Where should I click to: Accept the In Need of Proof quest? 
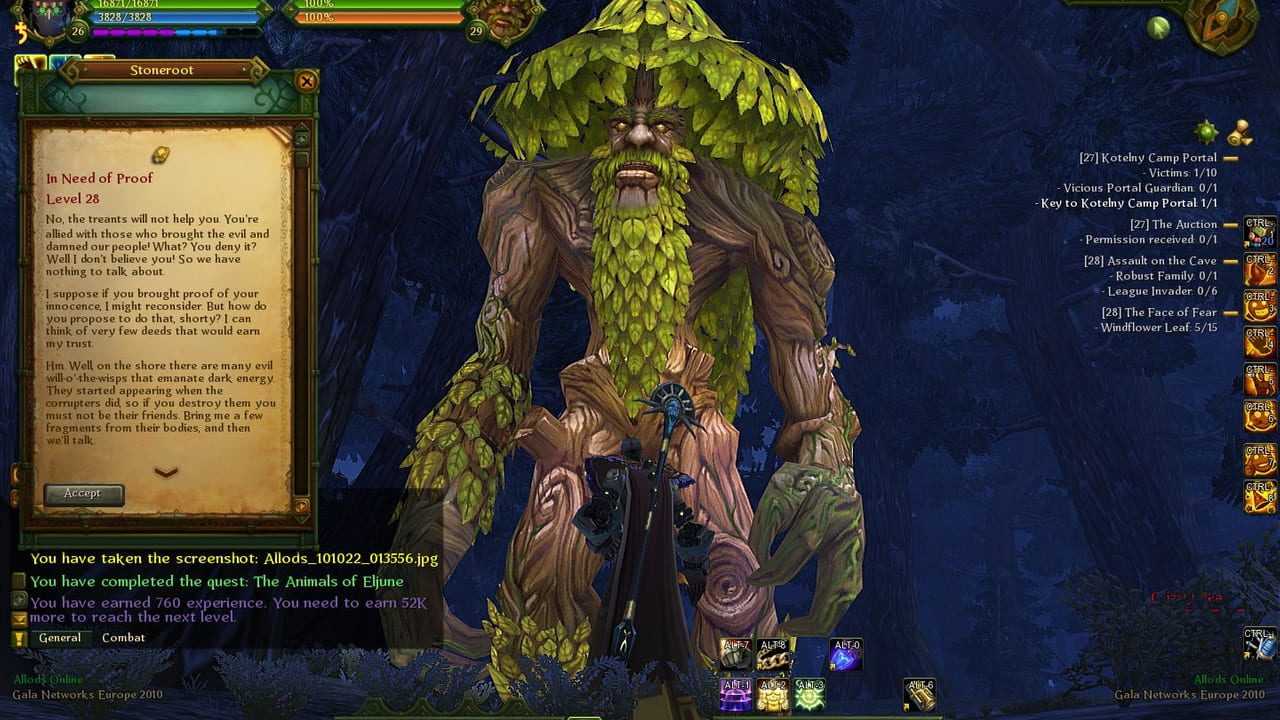pos(83,494)
